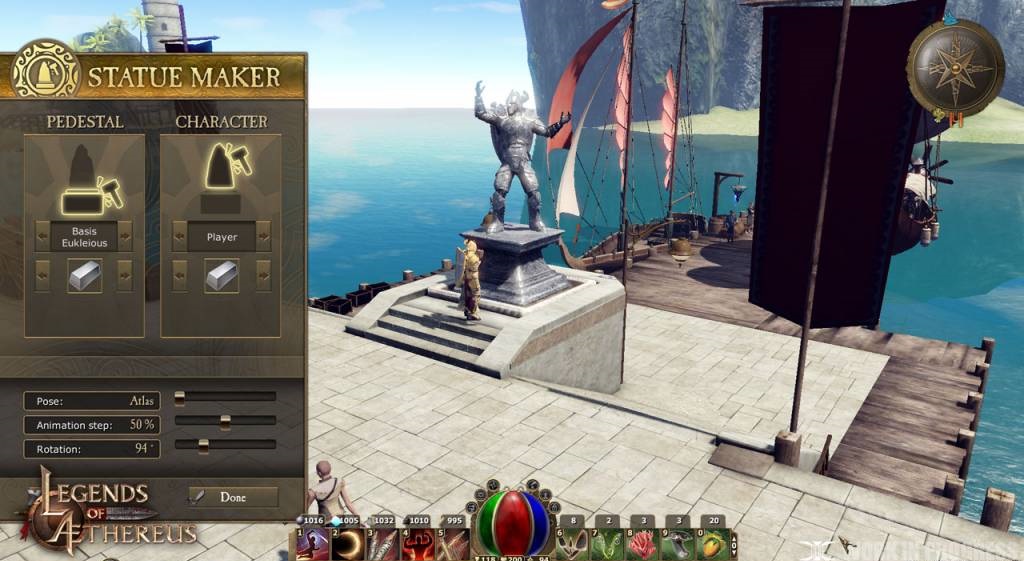
Task: Click the Animation step slider handle
Action: (x=225, y=422)
